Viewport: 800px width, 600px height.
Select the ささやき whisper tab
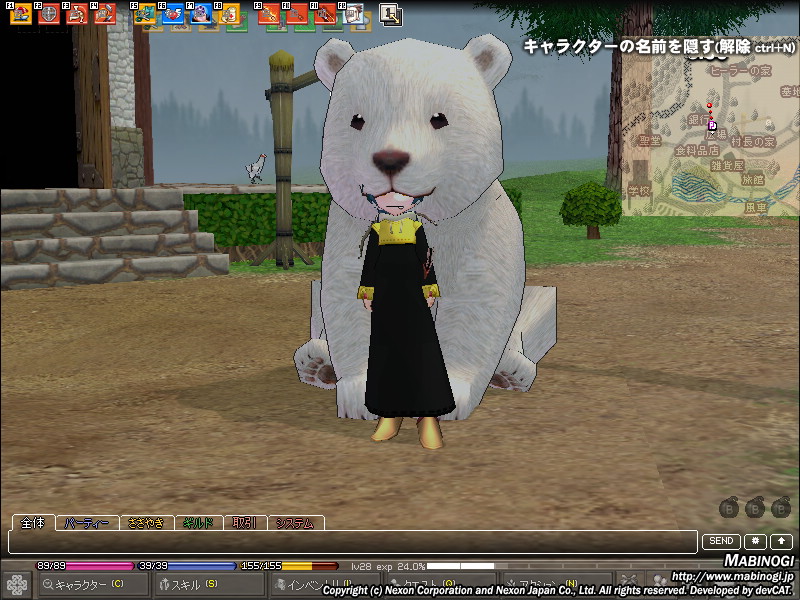(145, 523)
